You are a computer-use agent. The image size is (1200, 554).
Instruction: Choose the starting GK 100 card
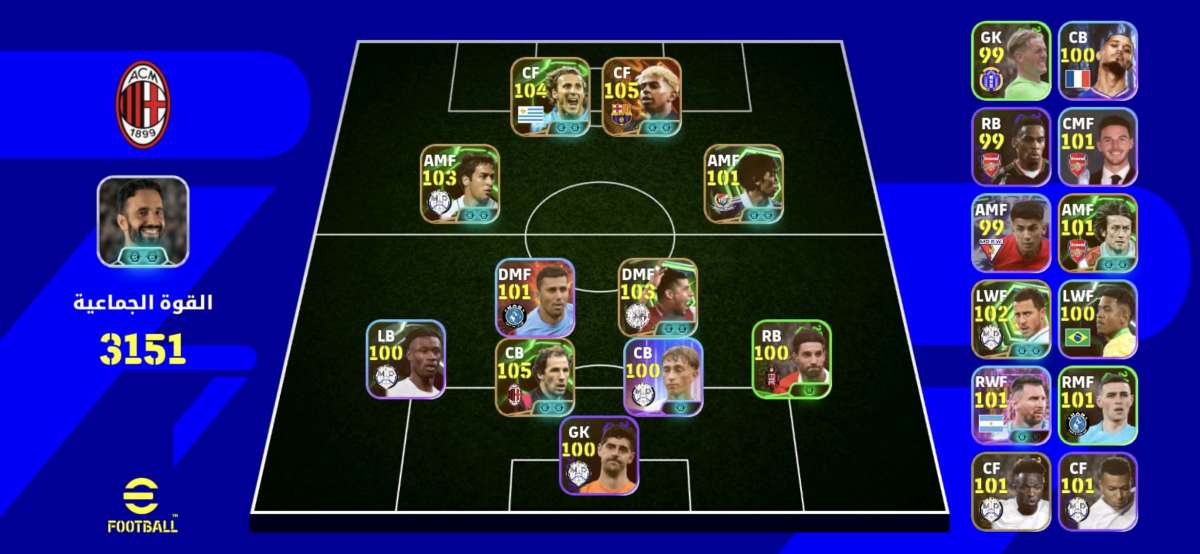(x=599, y=455)
